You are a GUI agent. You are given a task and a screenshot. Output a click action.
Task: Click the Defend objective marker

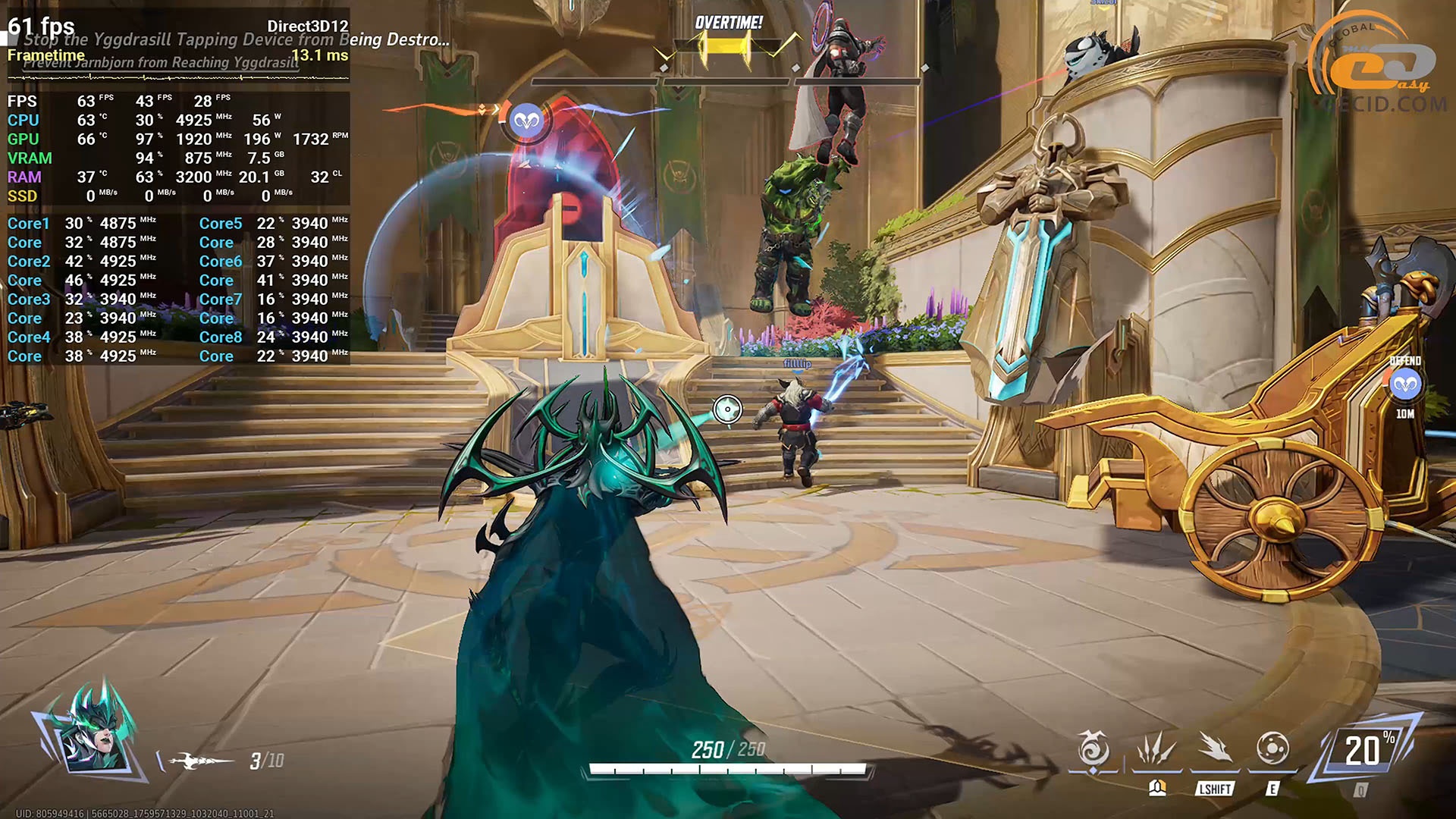click(1405, 385)
